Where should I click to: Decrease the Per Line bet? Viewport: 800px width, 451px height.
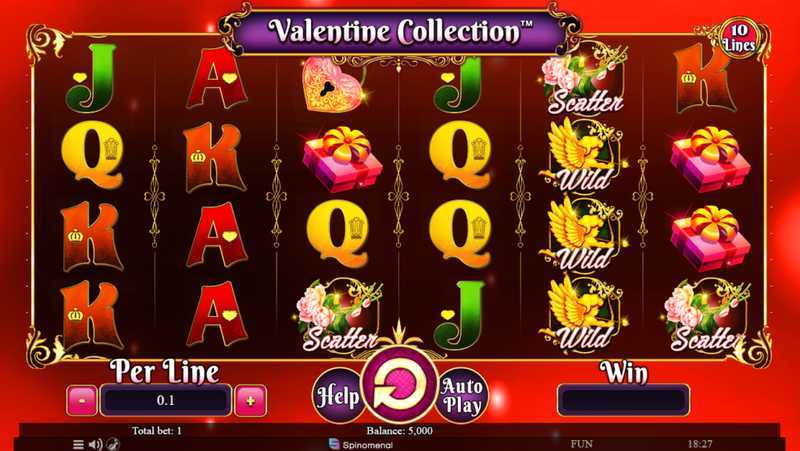coord(82,401)
